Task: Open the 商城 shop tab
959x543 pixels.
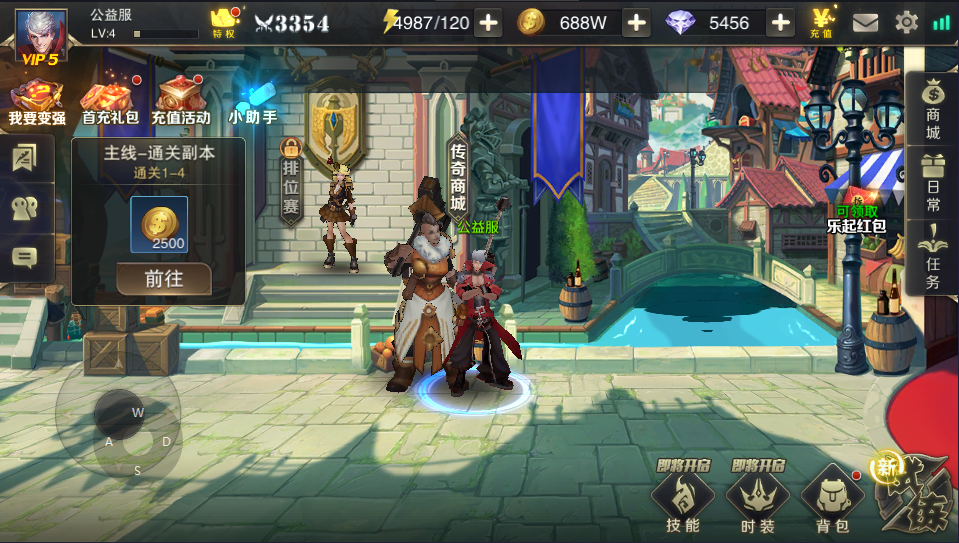Action: pos(932,109)
